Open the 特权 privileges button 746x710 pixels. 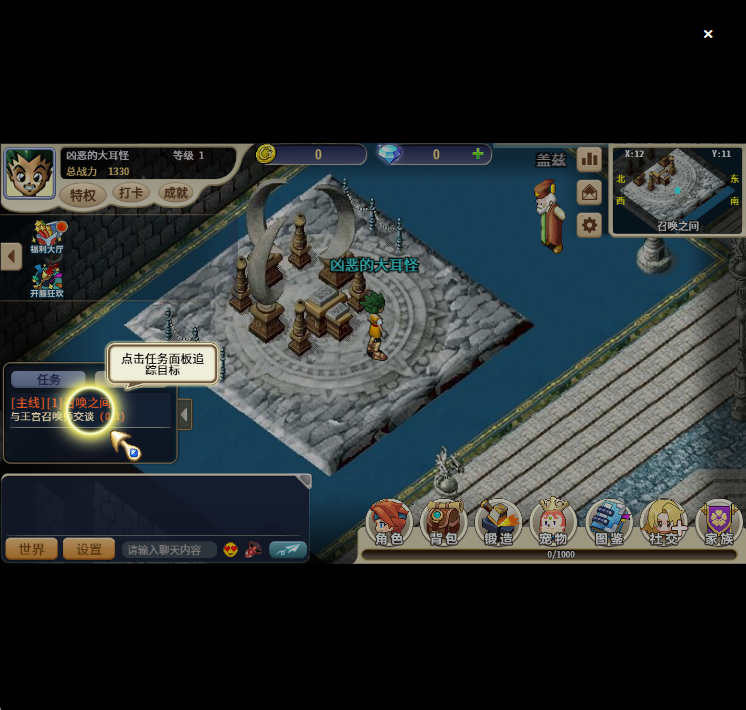click(83, 195)
